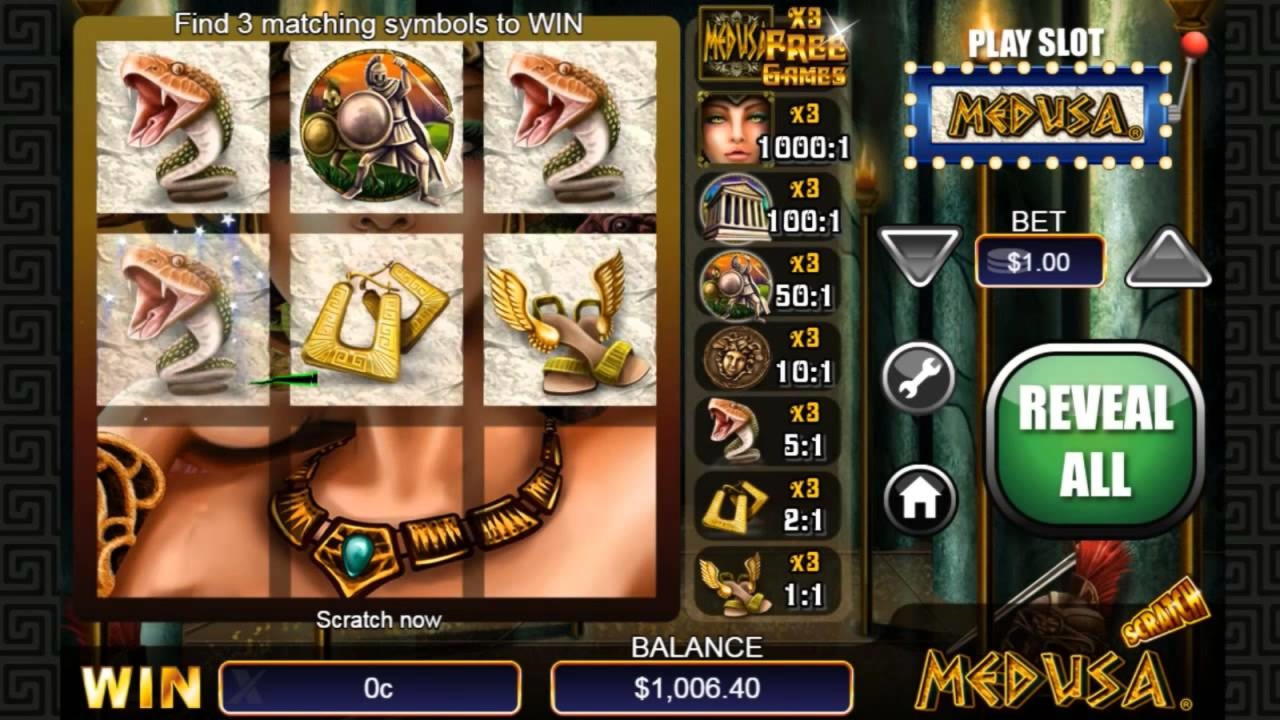Decrease the bet with the down arrow

pos(919,256)
